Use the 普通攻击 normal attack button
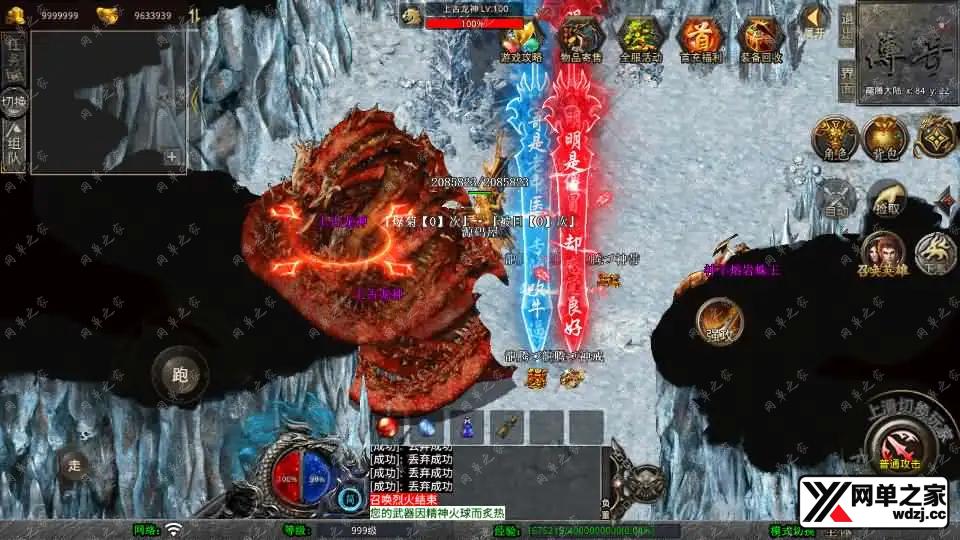Image resolution: width=960 pixels, height=540 pixels. click(900, 442)
